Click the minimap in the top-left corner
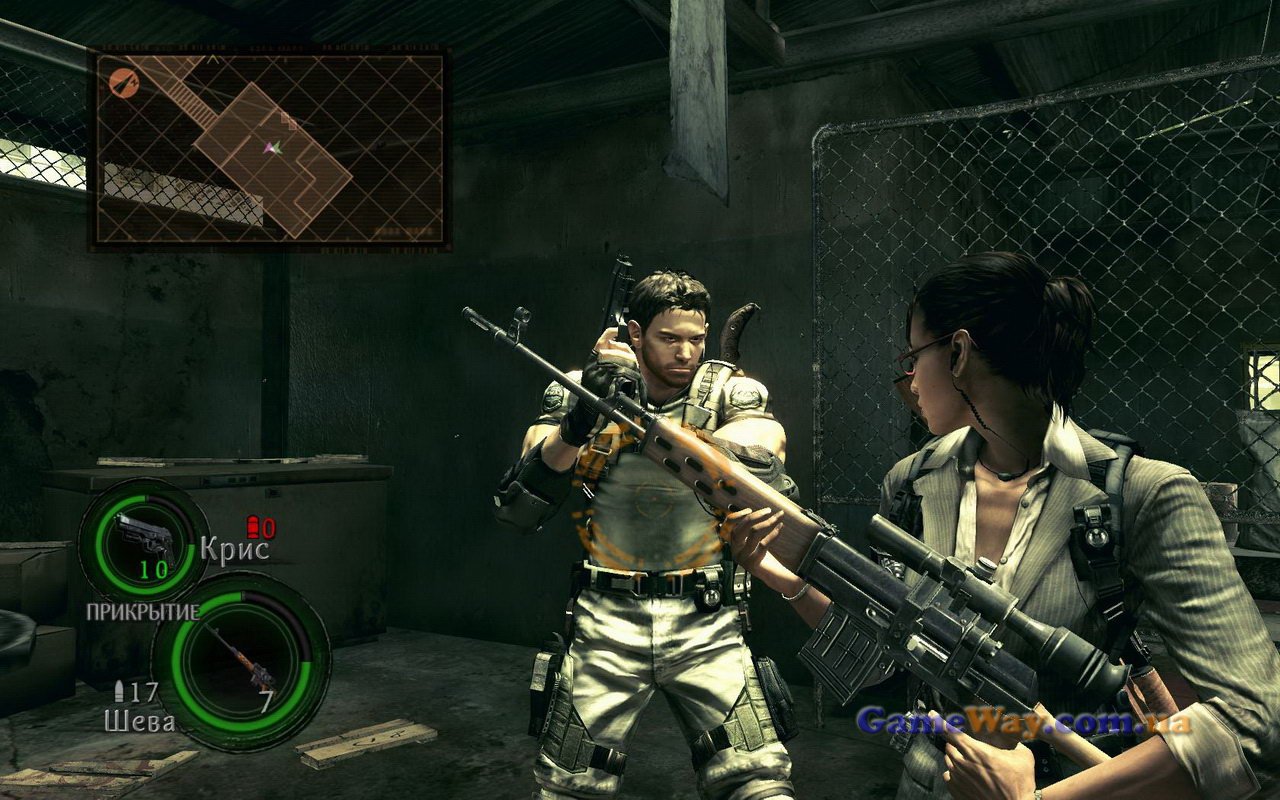 [270, 148]
